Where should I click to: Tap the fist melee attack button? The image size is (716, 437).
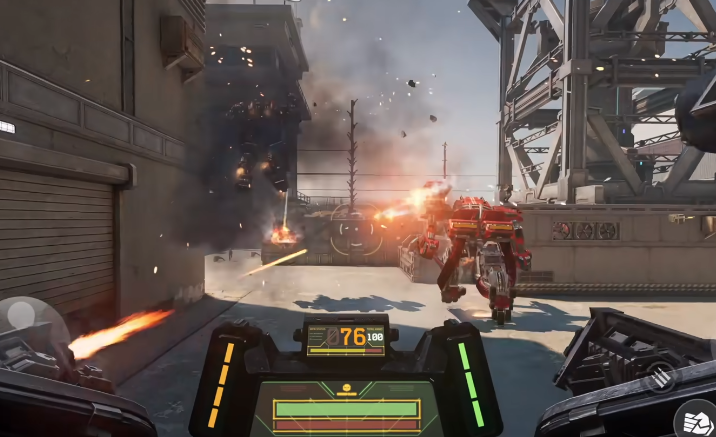pos(697,419)
